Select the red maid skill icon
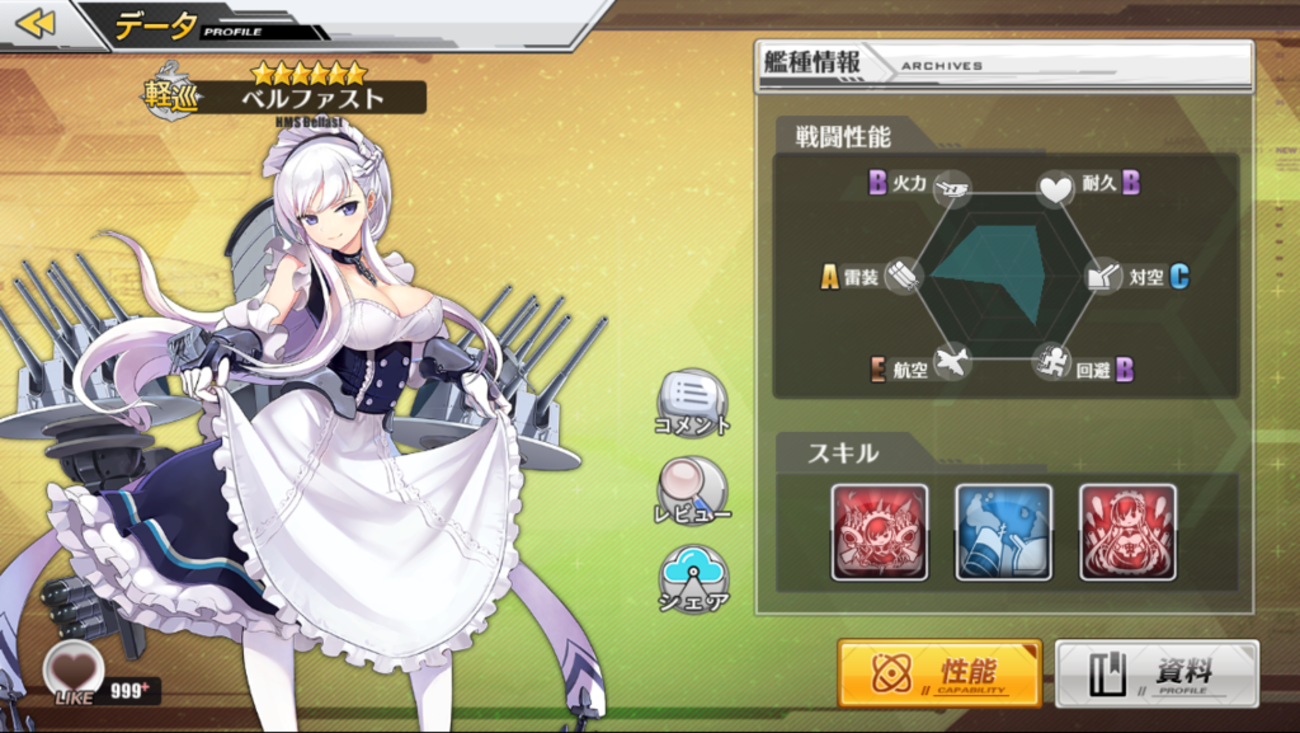The image size is (1300, 733). coord(1127,532)
